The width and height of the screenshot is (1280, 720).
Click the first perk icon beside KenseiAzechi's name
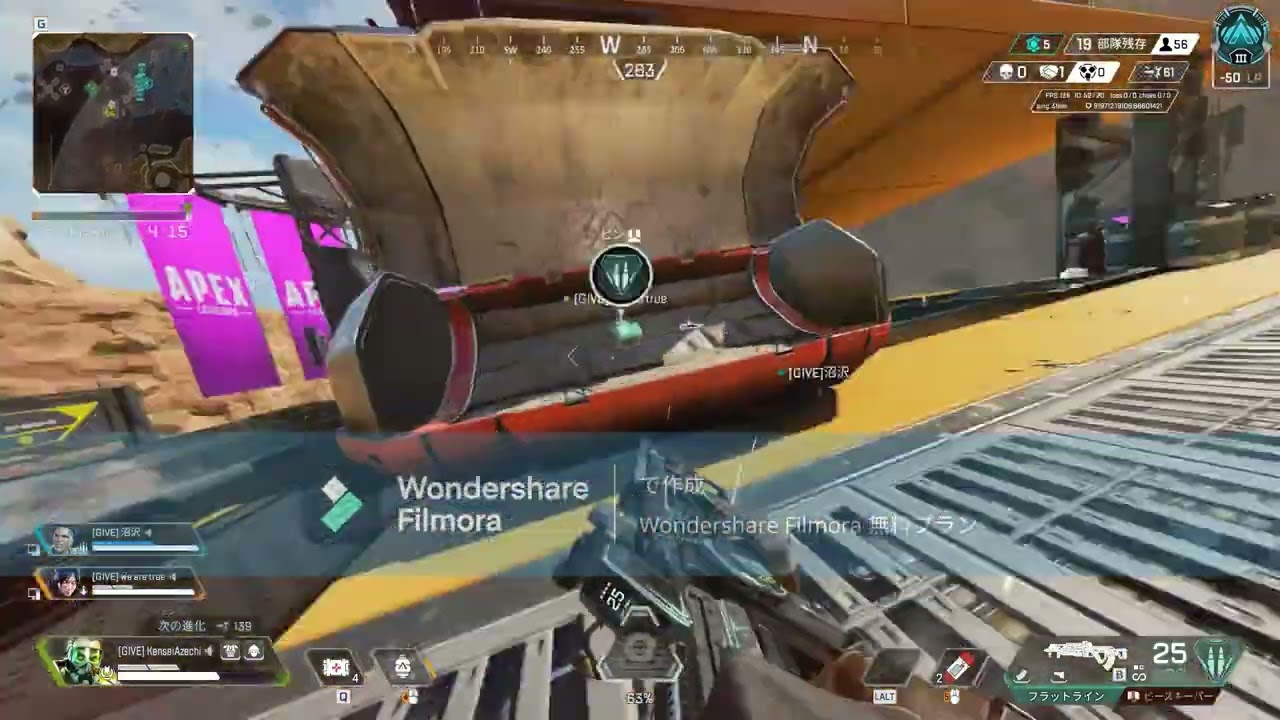click(x=231, y=652)
